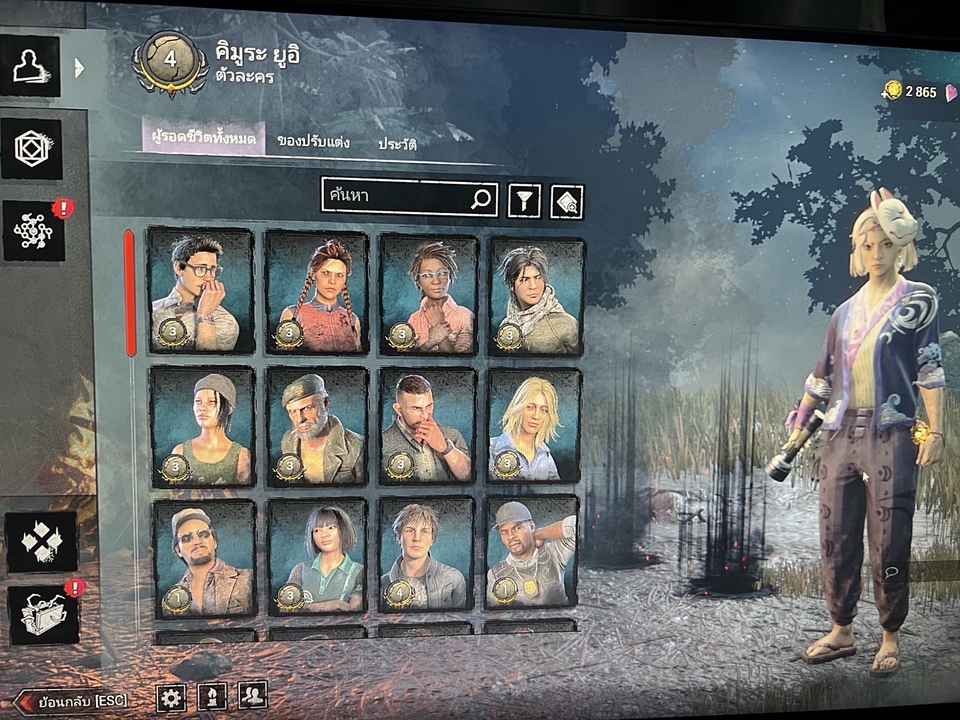Open the clawed chest icon with the alert
The width and height of the screenshot is (960, 720).
[43, 614]
